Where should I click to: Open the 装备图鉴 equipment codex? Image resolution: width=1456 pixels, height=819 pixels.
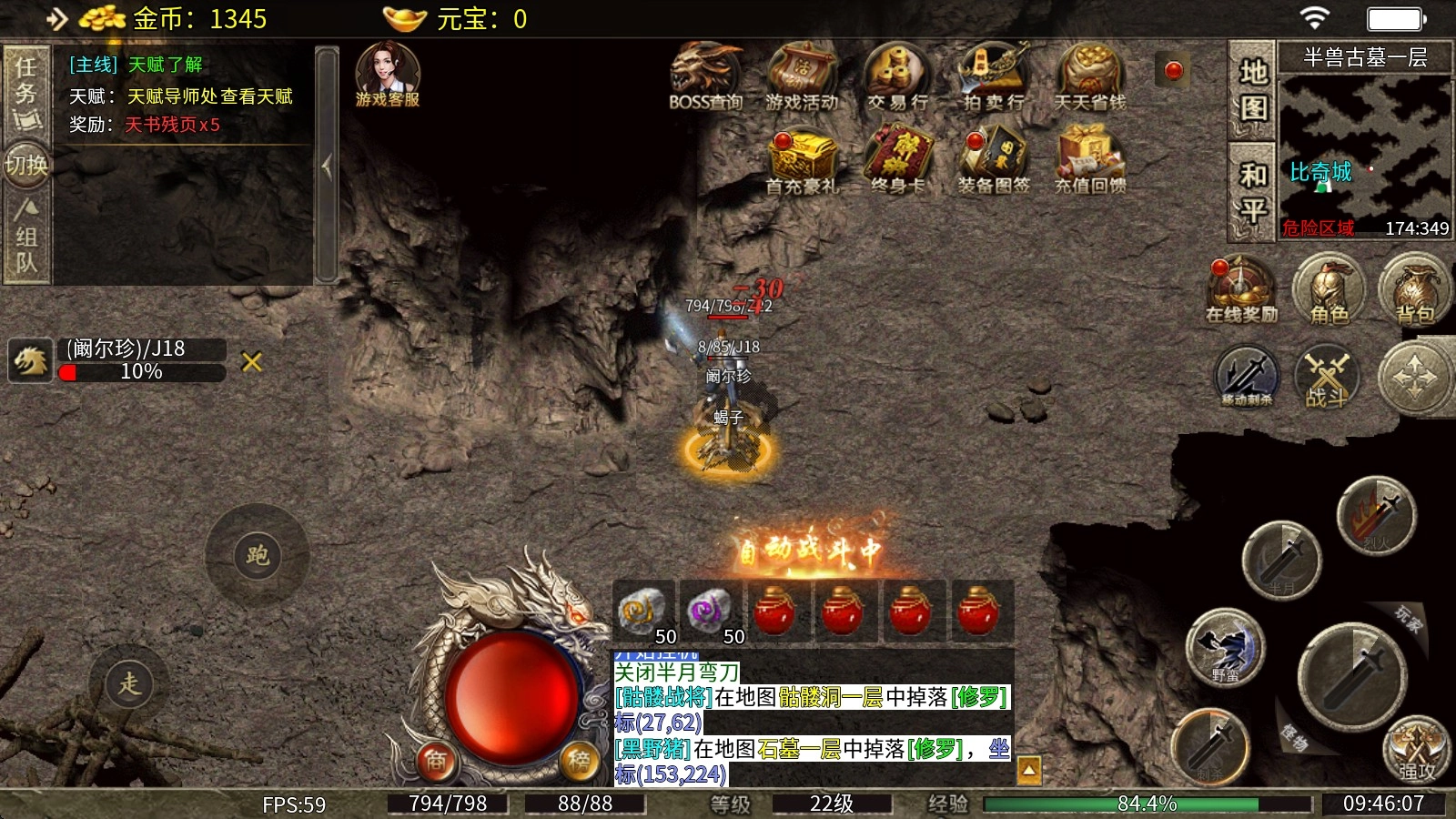[x=993, y=162]
